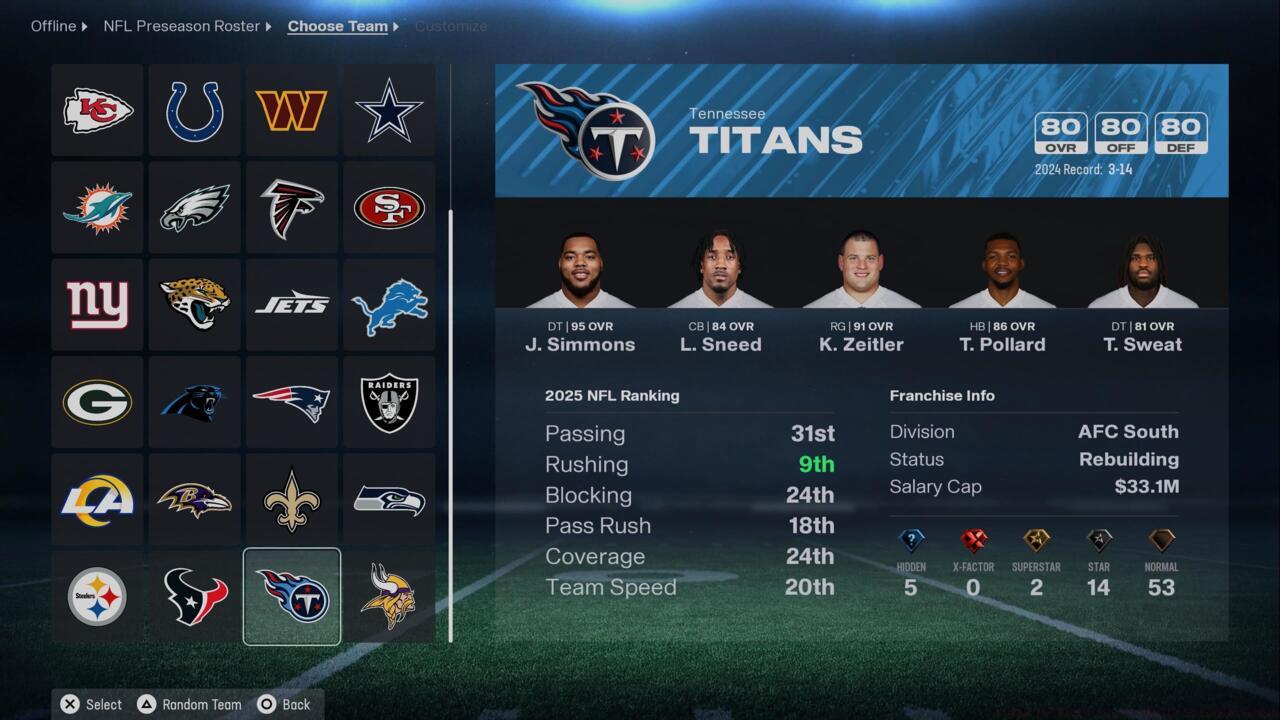Select the Minnesota Vikings logo
1280x720 pixels.
coord(388,596)
